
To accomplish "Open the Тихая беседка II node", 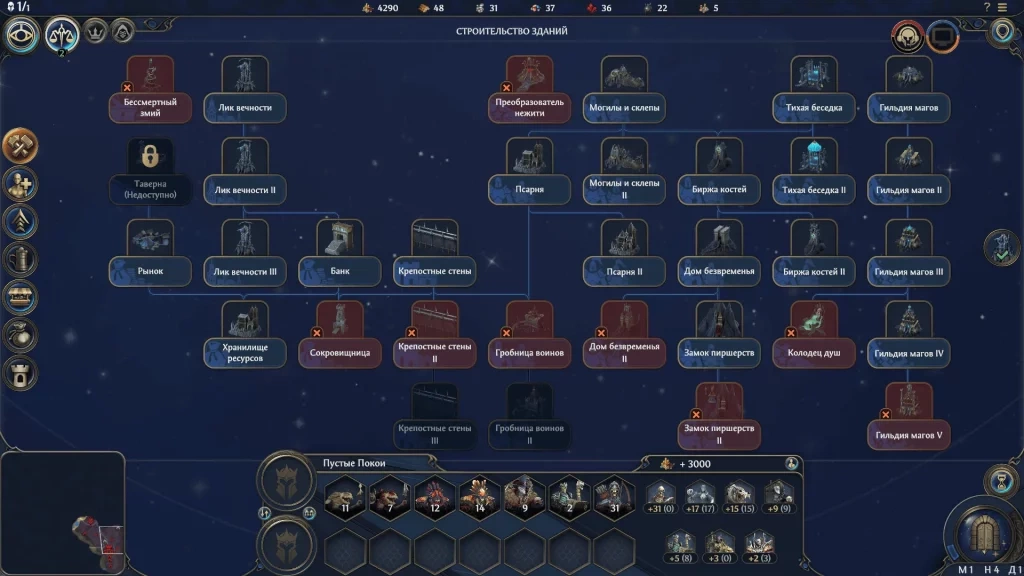I will click(x=814, y=173).
